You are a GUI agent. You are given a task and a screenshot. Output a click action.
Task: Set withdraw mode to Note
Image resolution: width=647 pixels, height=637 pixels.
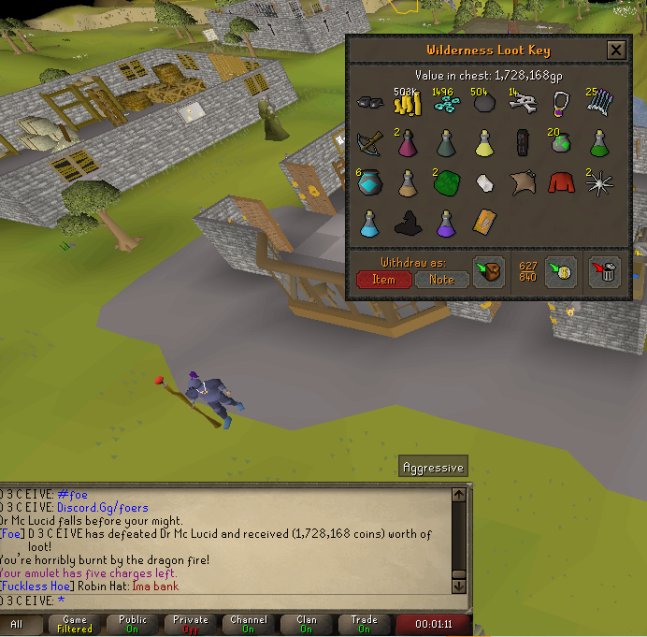click(x=441, y=280)
